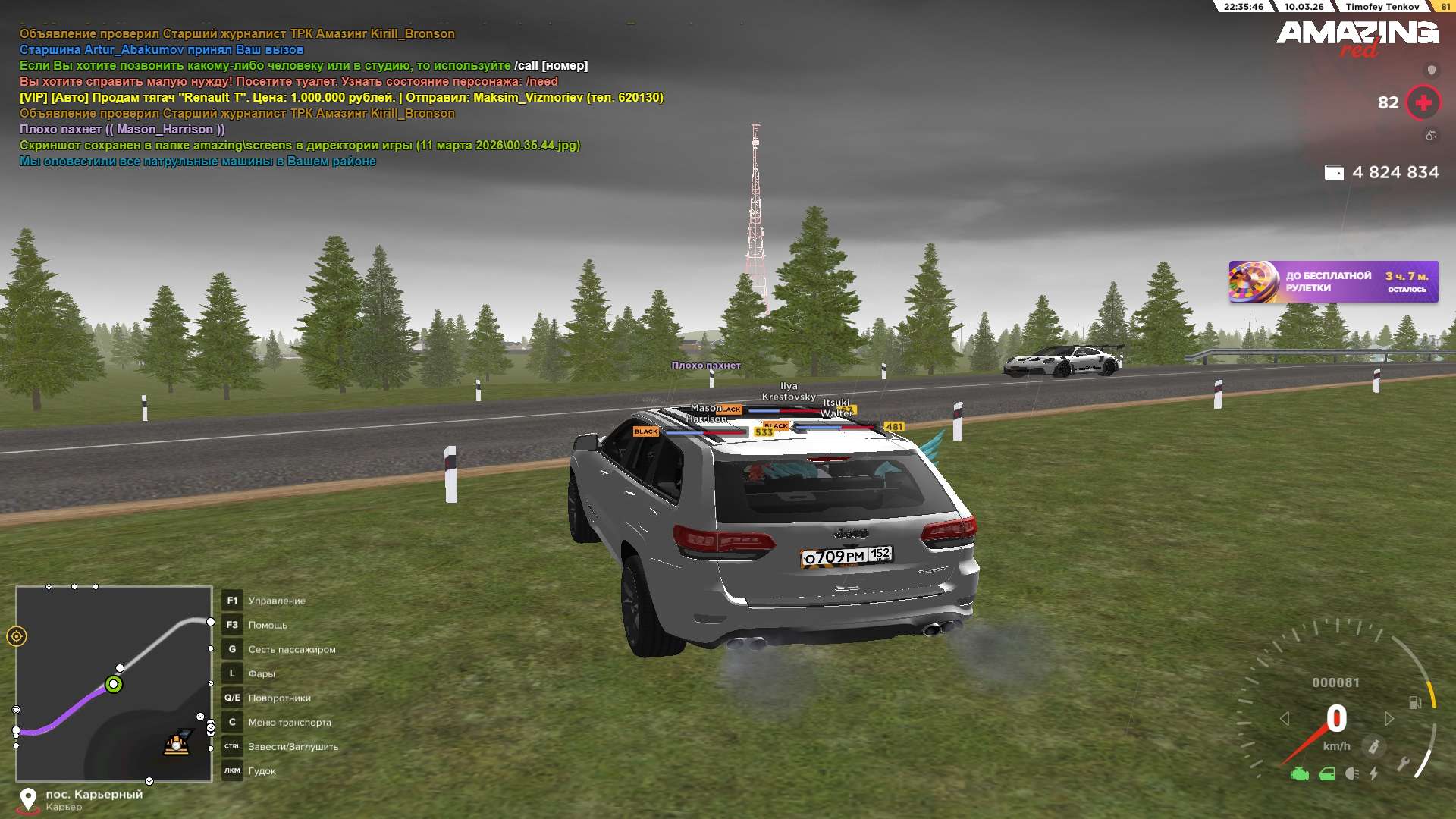
Task: Click the green car door lock indicator
Action: (x=1327, y=774)
